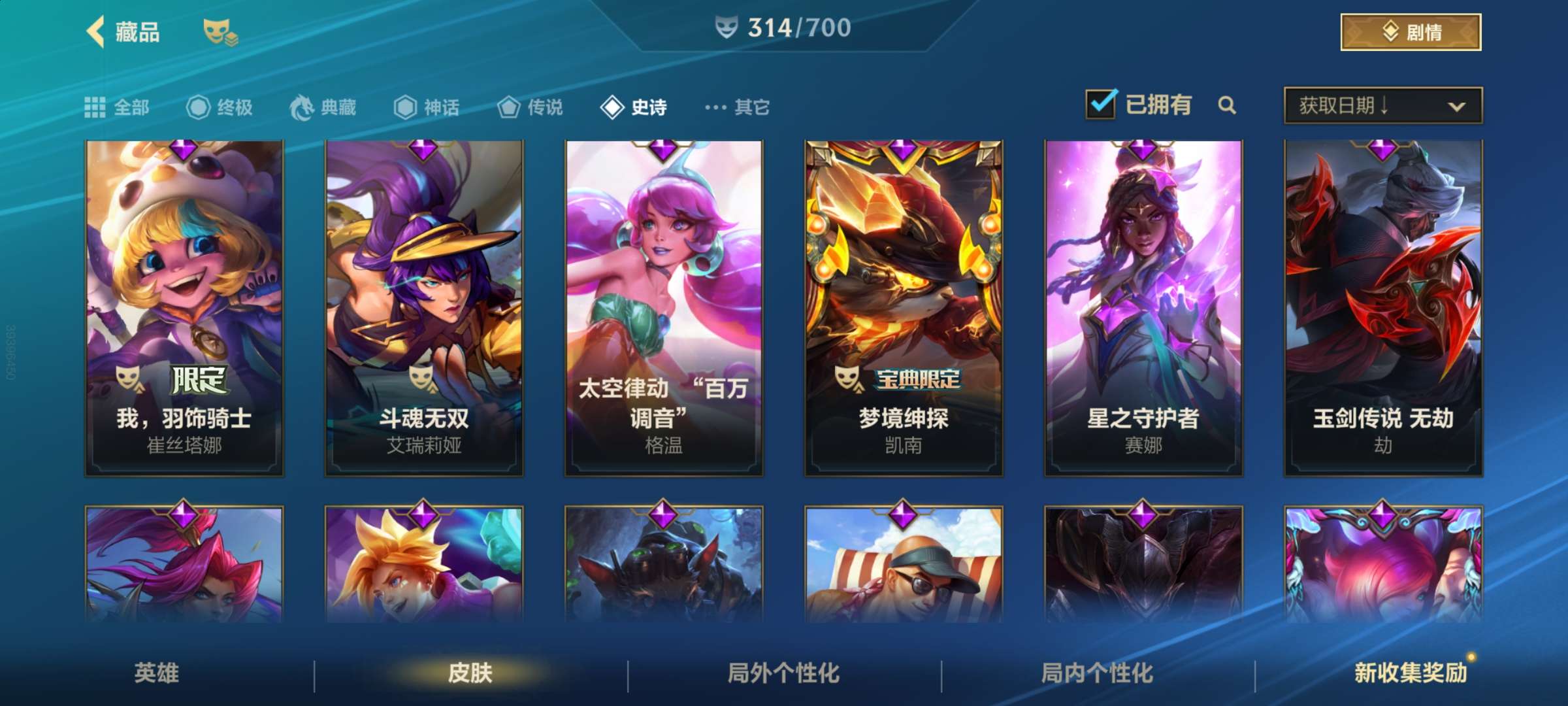Select the 玉剑传说 无劫 skin card
This screenshot has width=1568, height=706.
(x=1383, y=307)
